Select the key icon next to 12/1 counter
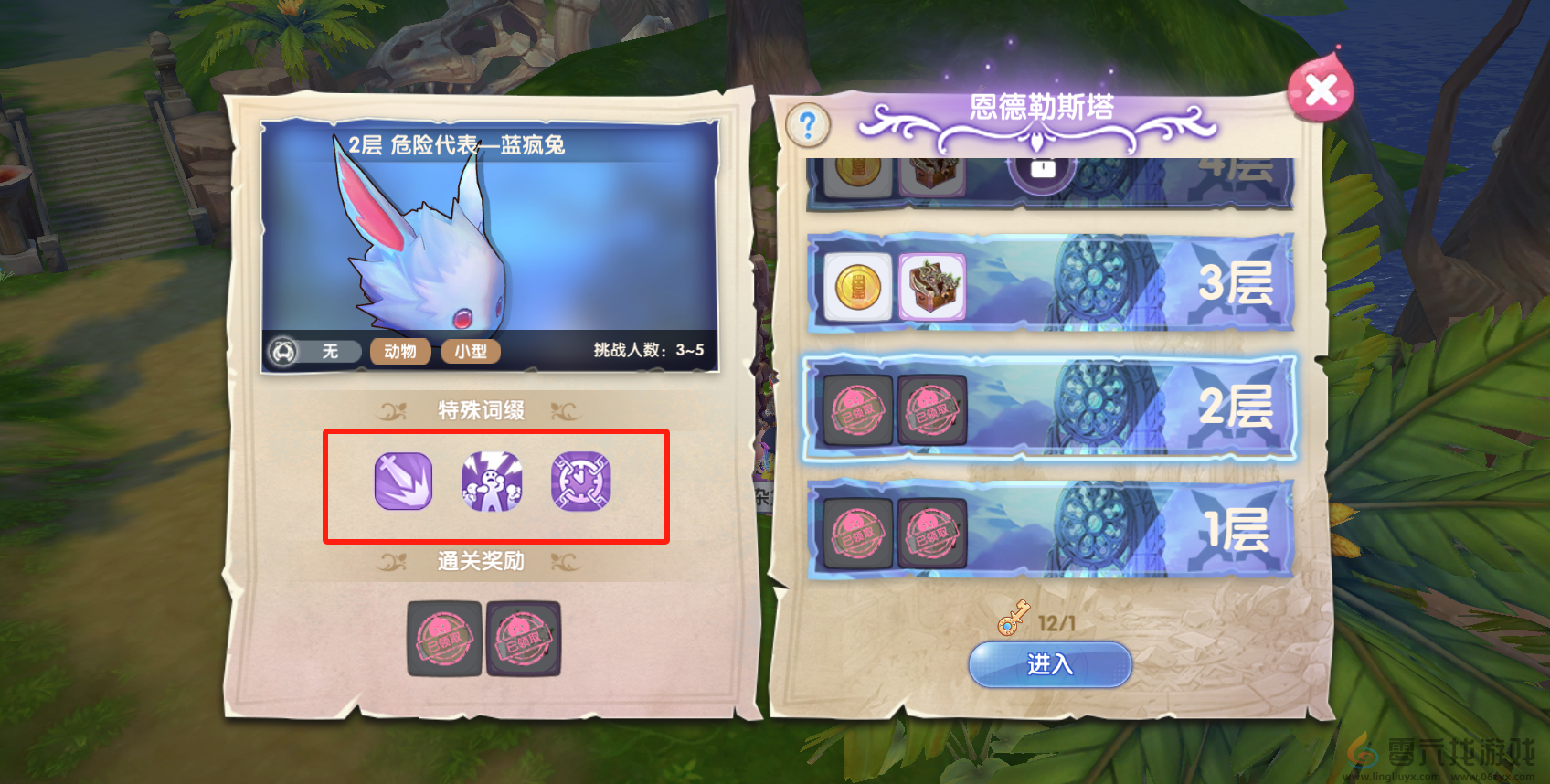 pyautogui.click(x=1014, y=620)
